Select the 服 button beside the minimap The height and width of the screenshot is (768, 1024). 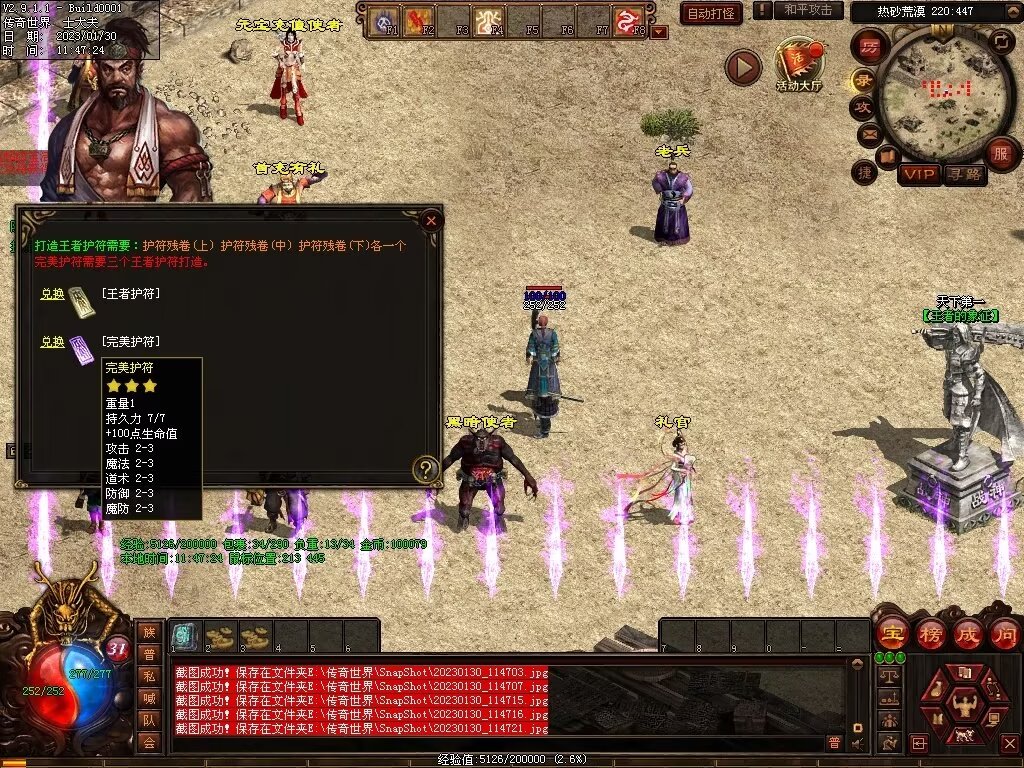pyautogui.click(x=1000, y=153)
